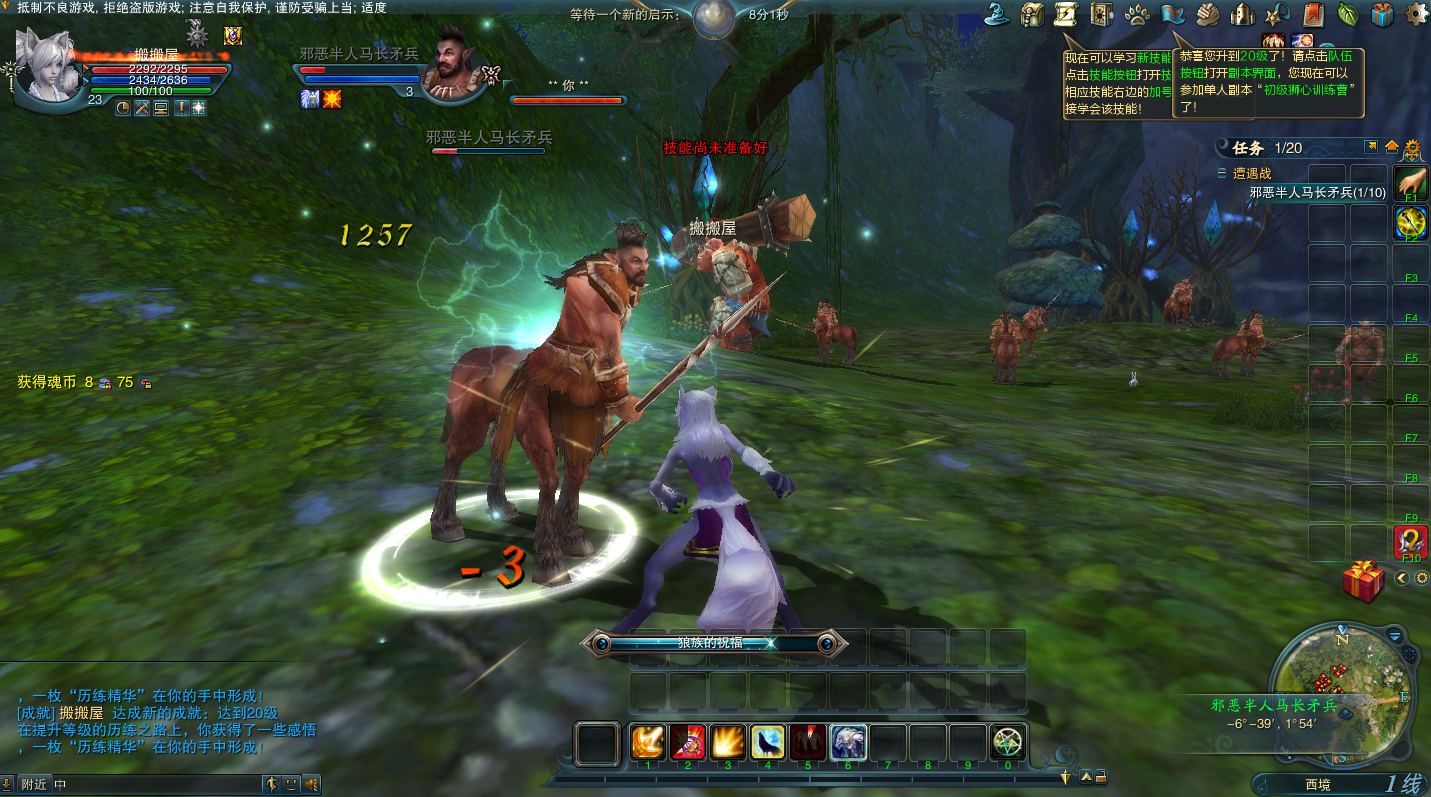The height and width of the screenshot is (797, 1431).
Task: Click the red gift box reward icon
Action: click(1363, 581)
